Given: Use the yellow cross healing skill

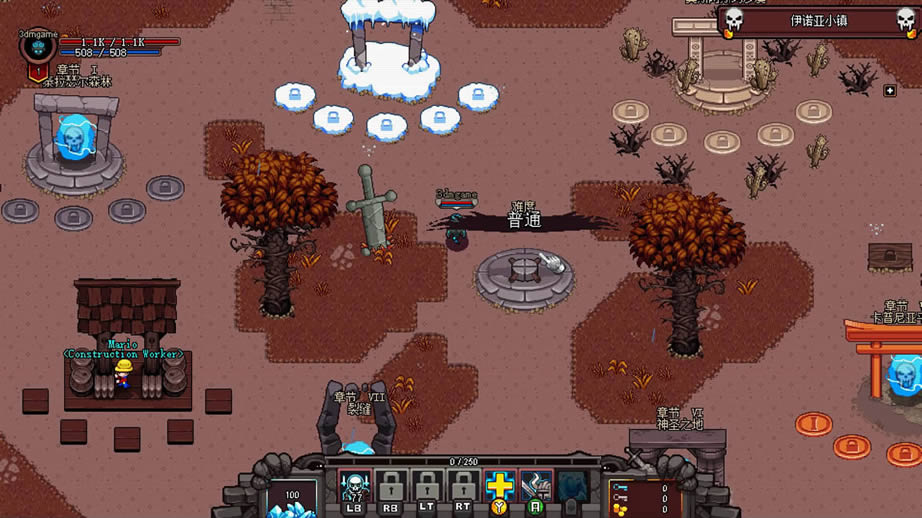Looking at the screenshot, I should pyautogui.click(x=499, y=486).
